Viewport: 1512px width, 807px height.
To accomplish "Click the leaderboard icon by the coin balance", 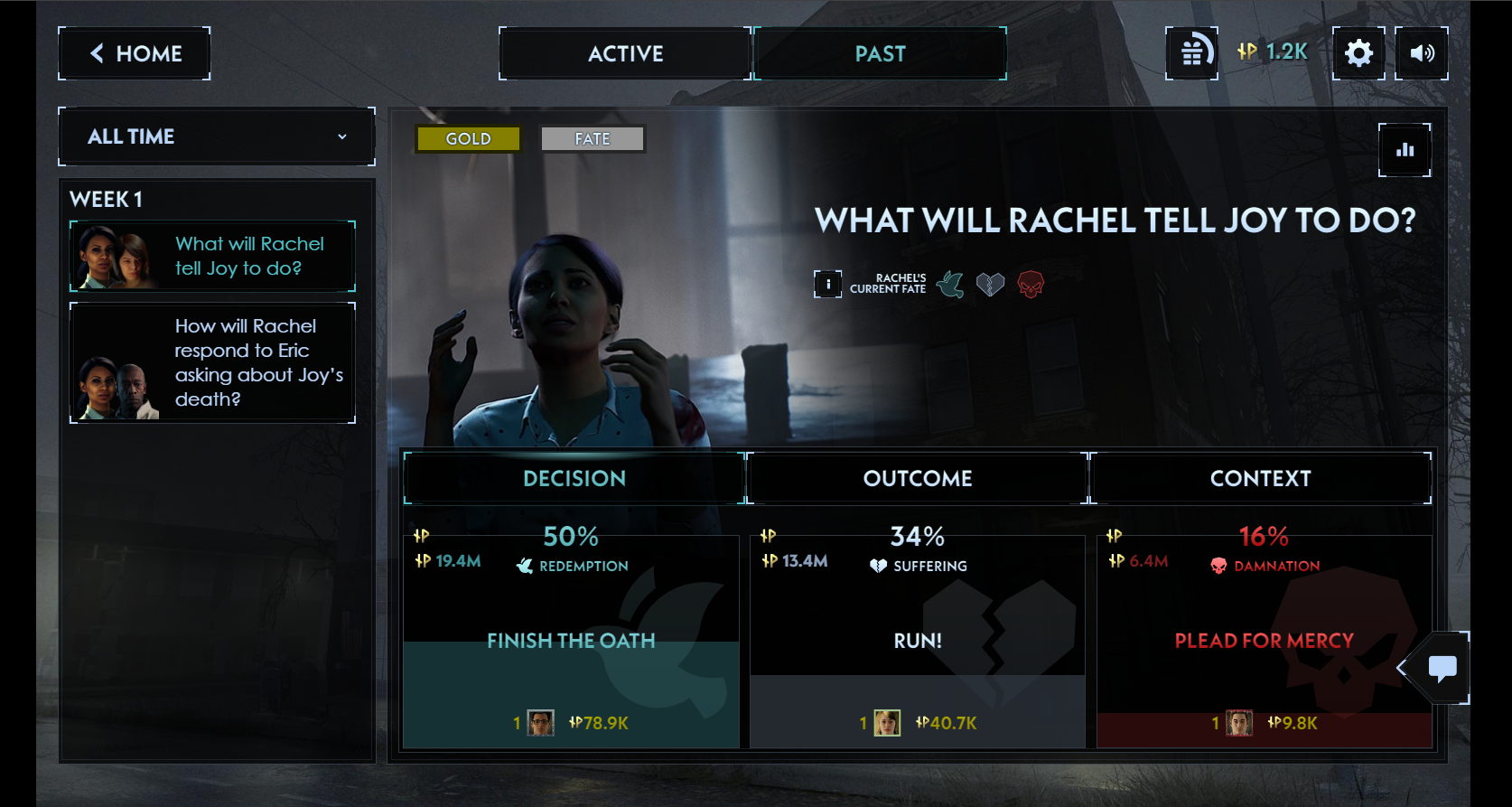I will [x=1191, y=53].
